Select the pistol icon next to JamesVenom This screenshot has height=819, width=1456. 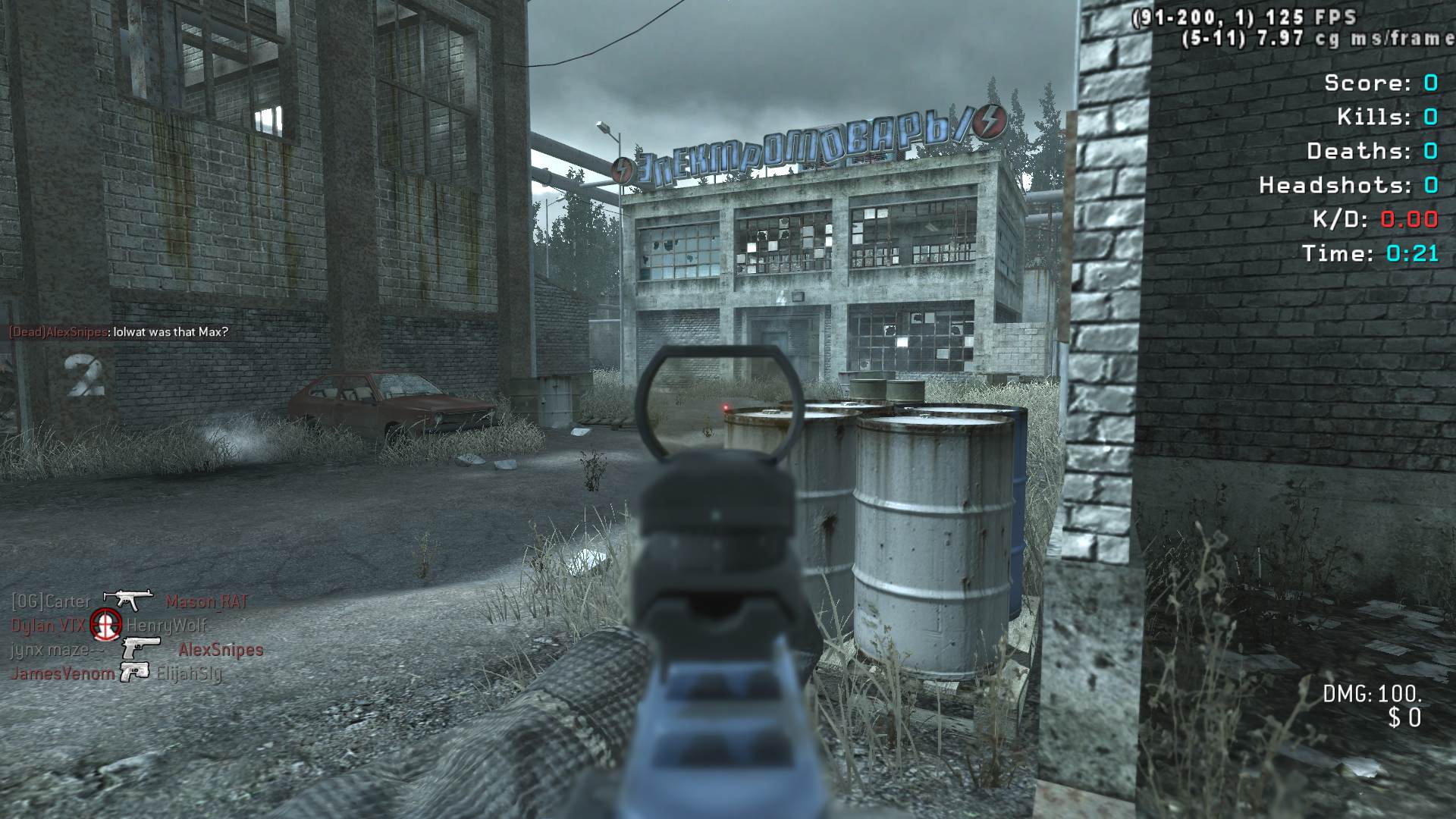[x=134, y=672]
